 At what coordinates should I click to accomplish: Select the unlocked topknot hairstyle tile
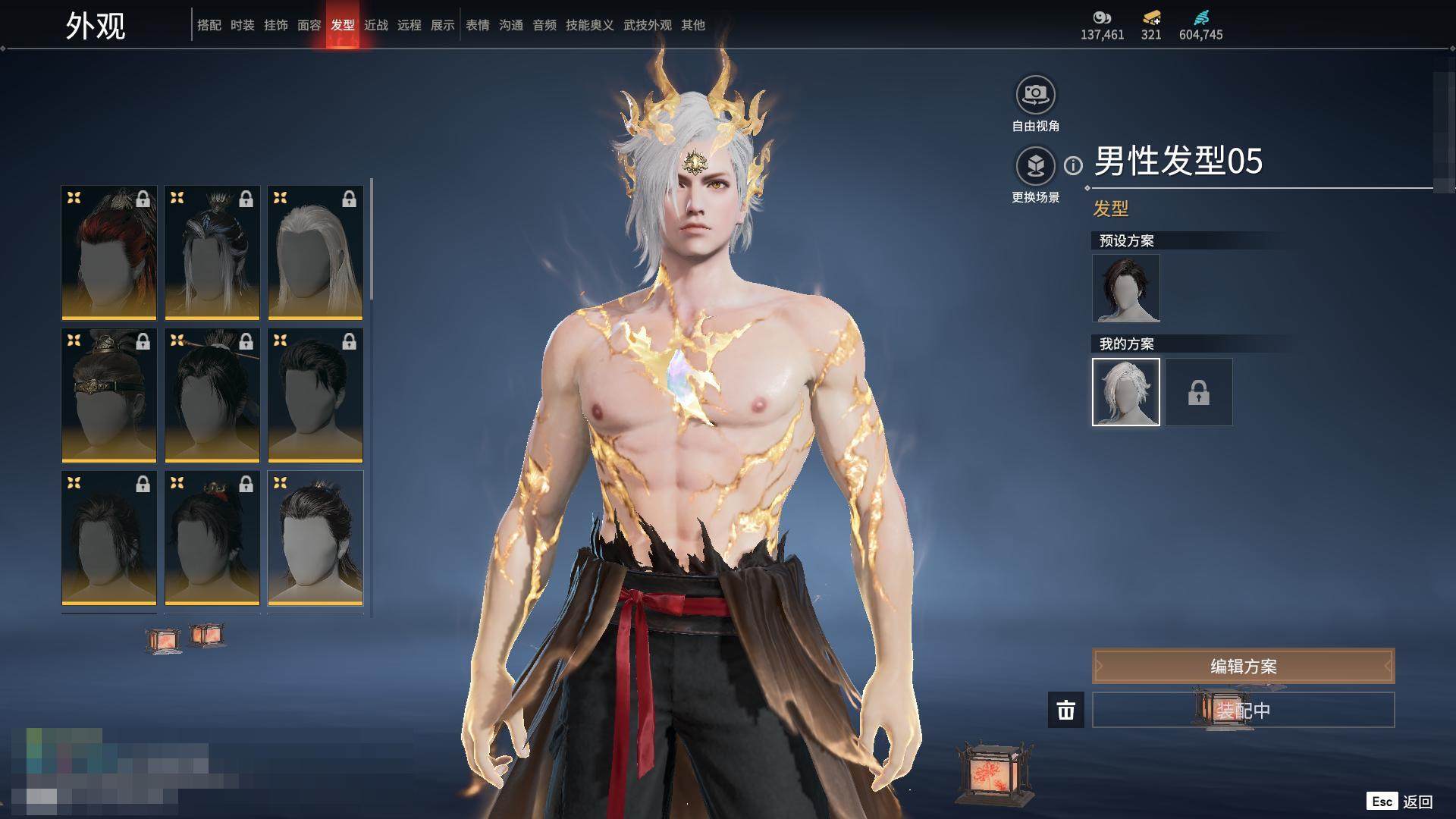pyautogui.click(x=315, y=538)
